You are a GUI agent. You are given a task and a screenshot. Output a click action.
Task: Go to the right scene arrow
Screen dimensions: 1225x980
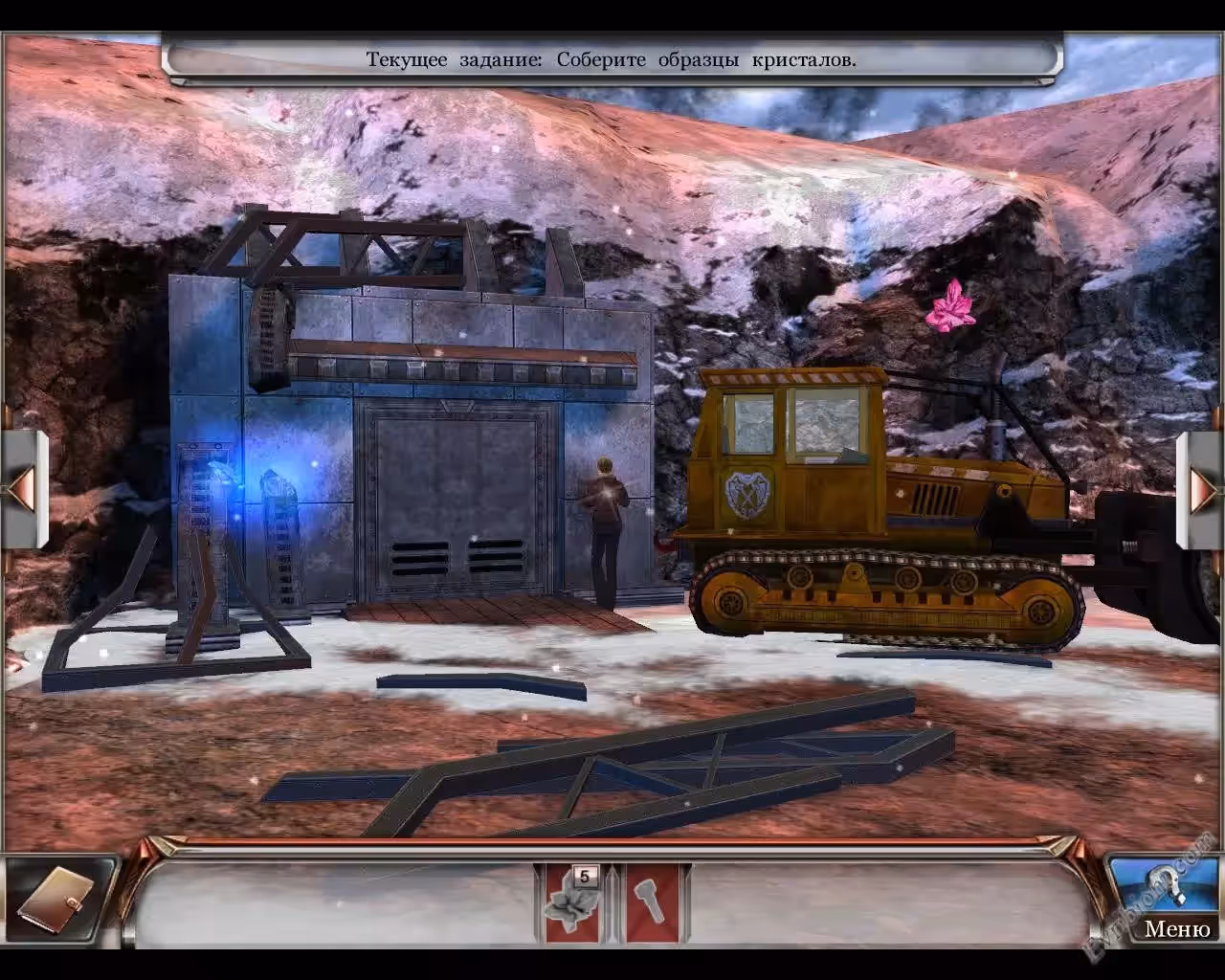(x=1201, y=489)
